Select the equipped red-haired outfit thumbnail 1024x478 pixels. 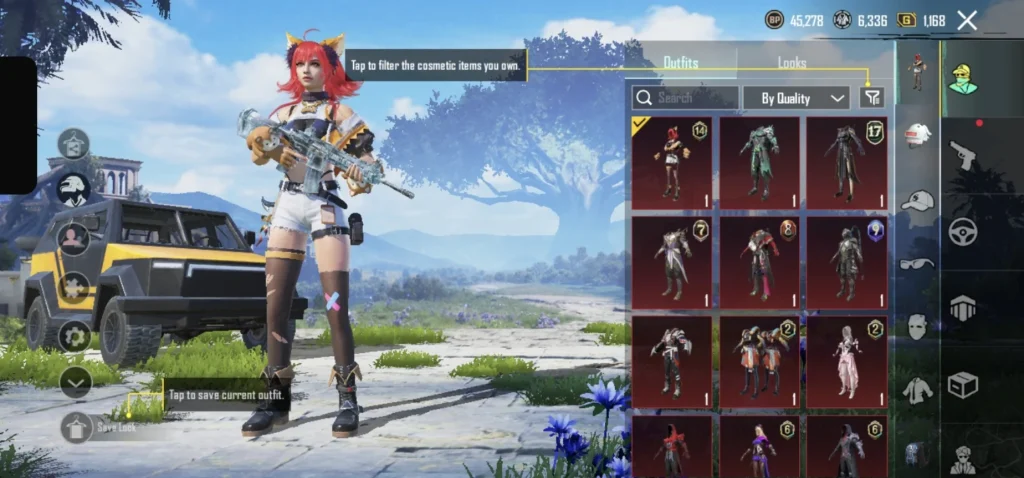coord(671,163)
